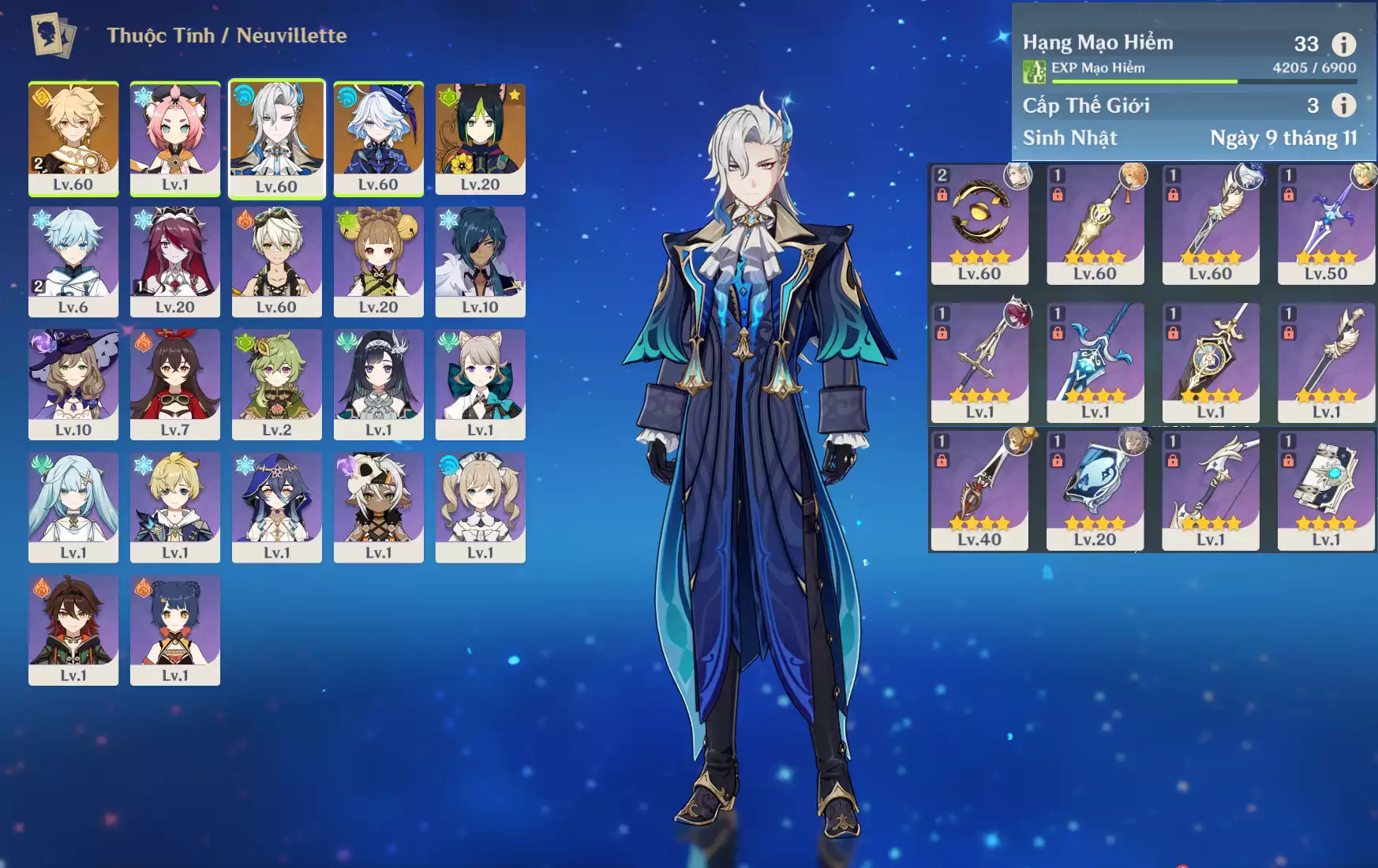Select Chongyun's Lv.6 portrait
The width and height of the screenshot is (1378, 868).
coord(73,261)
